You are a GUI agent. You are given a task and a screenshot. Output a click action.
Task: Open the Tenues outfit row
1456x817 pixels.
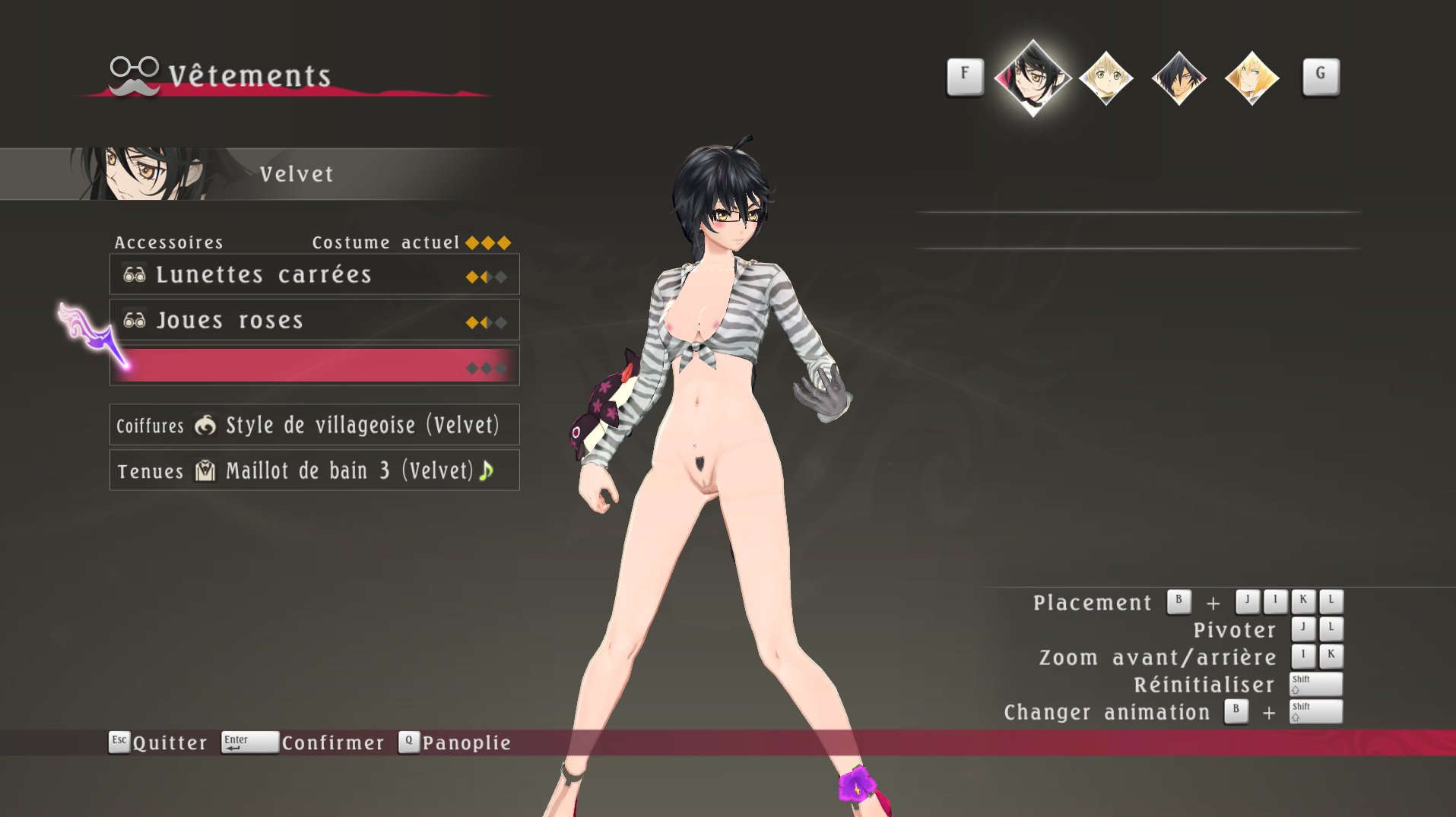[314, 470]
